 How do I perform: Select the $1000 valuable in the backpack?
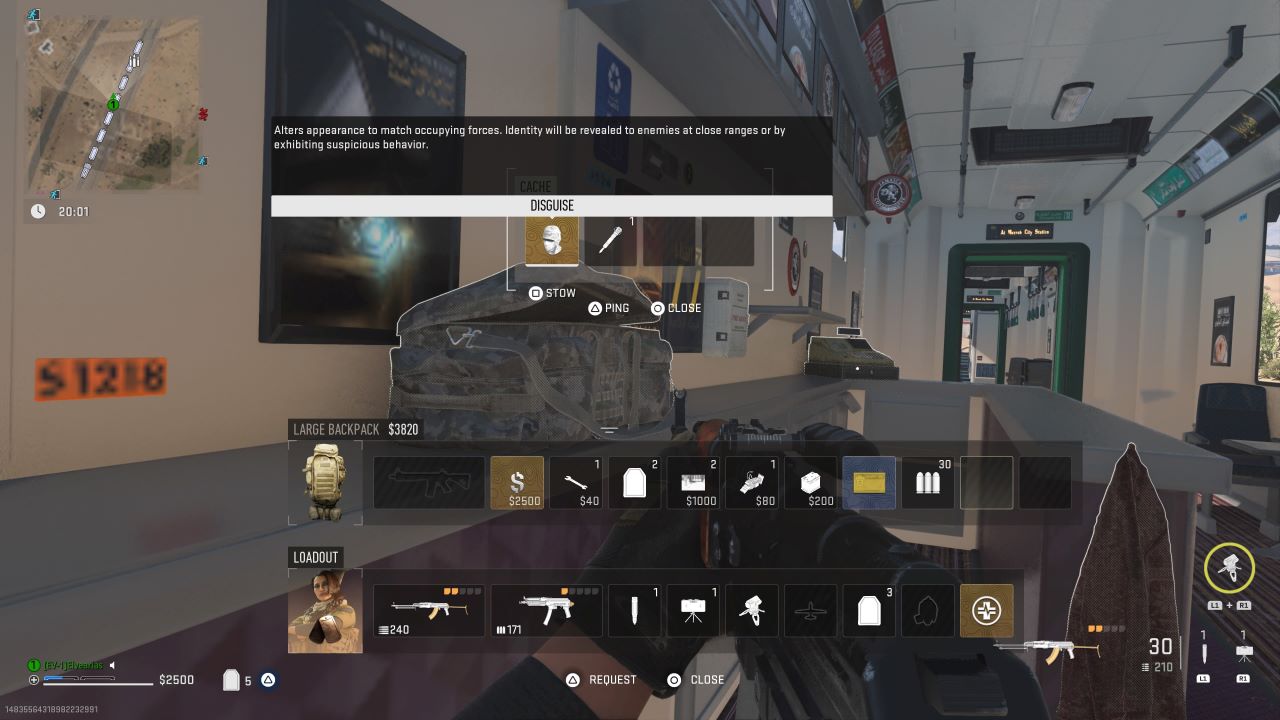[x=693, y=483]
